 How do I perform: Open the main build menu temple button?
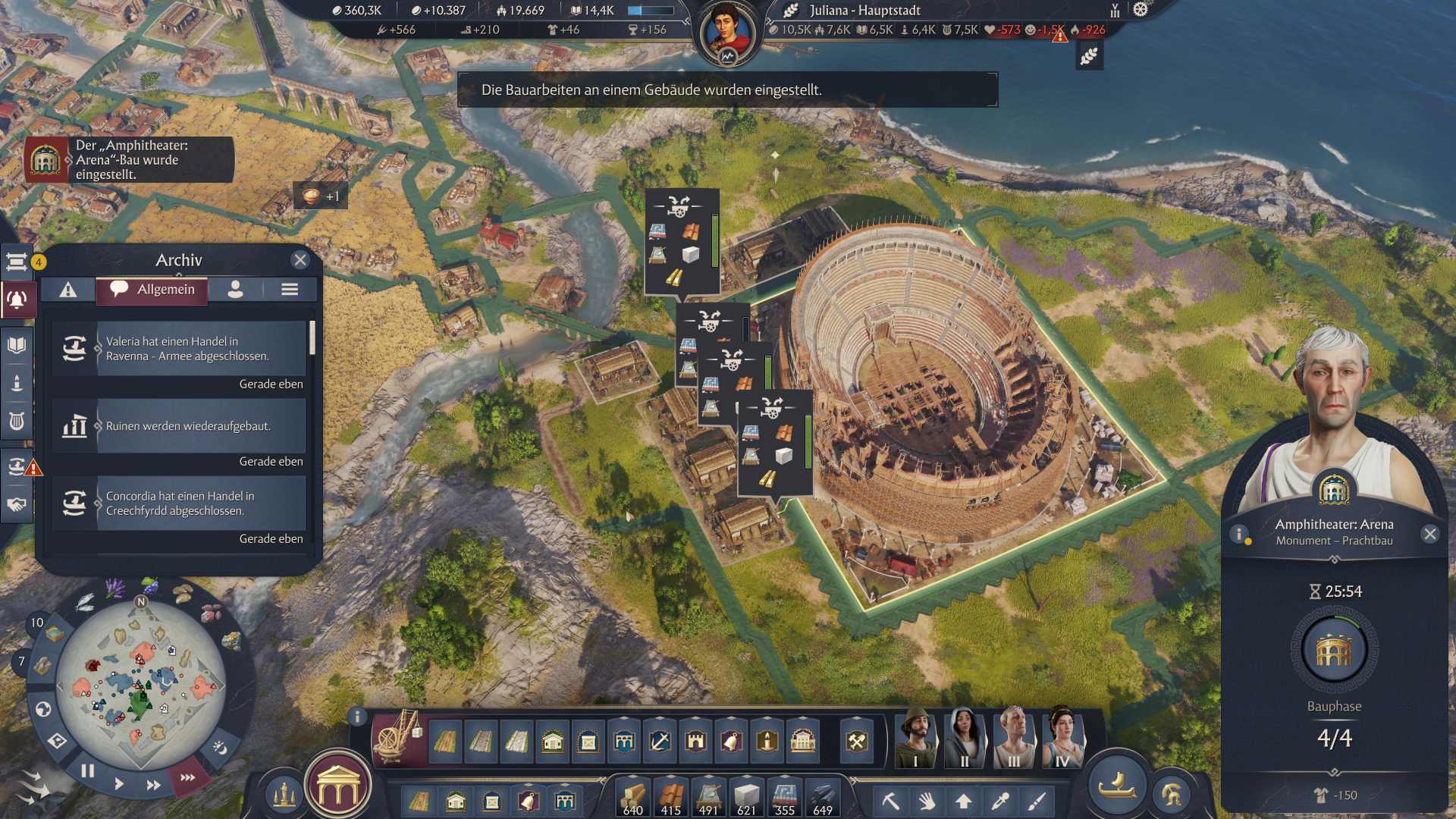(338, 789)
